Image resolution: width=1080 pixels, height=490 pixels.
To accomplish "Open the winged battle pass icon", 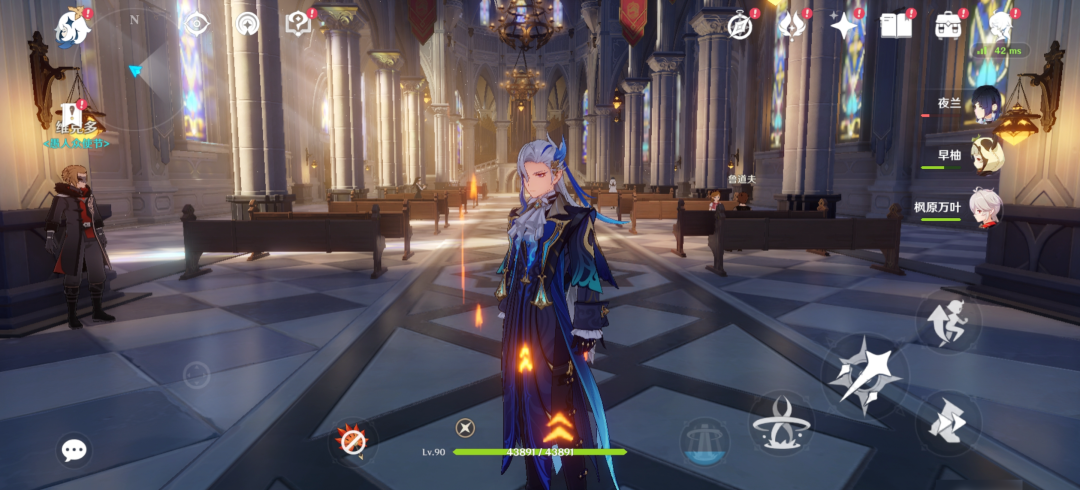I will 792,26.
